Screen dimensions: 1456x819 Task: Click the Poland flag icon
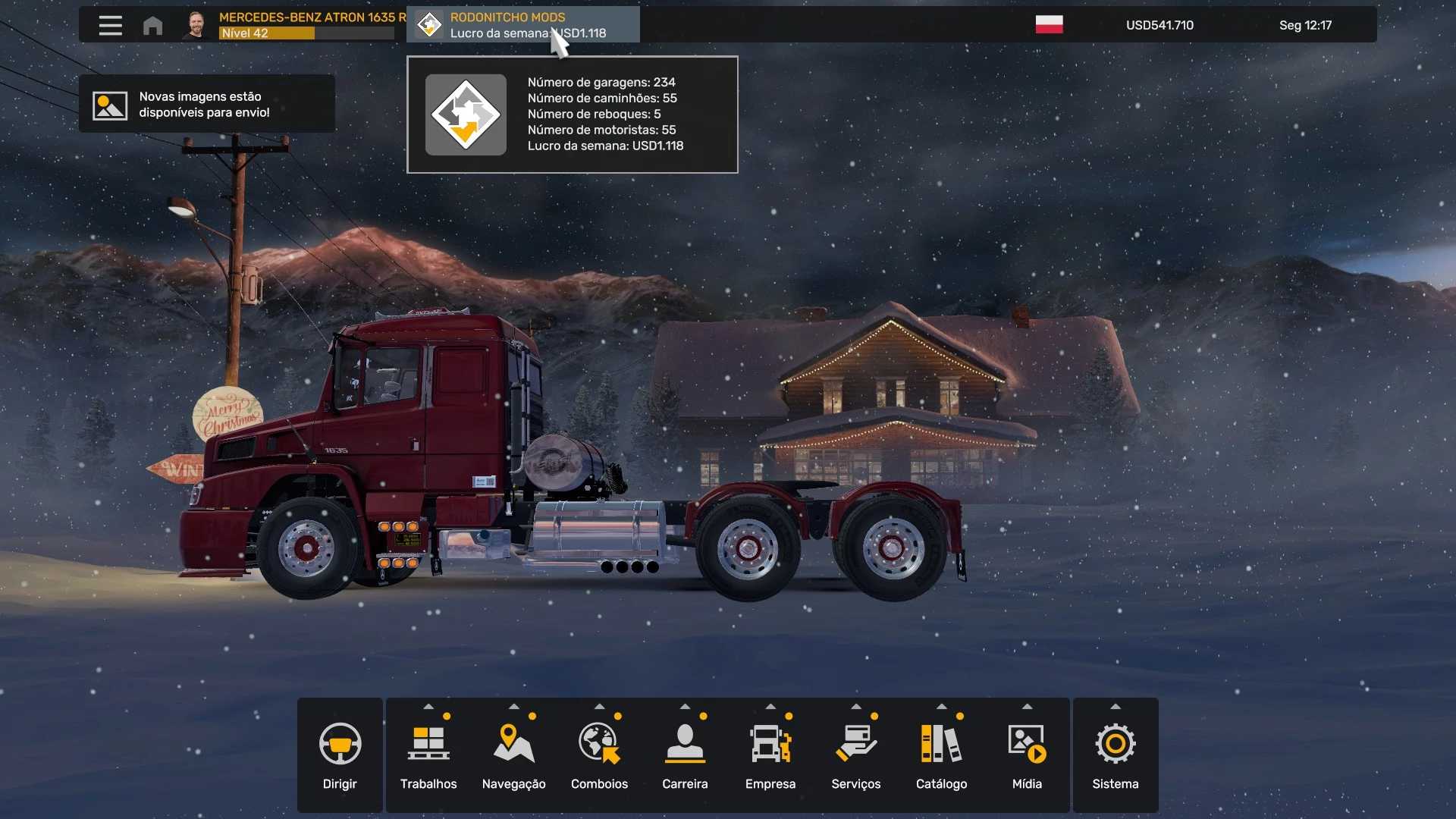pyautogui.click(x=1049, y=25)
